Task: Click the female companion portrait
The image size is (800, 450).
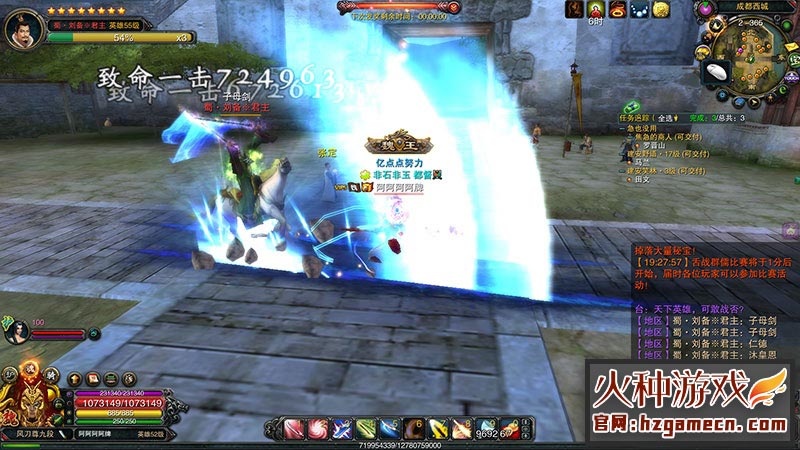Action: [17, 332]
